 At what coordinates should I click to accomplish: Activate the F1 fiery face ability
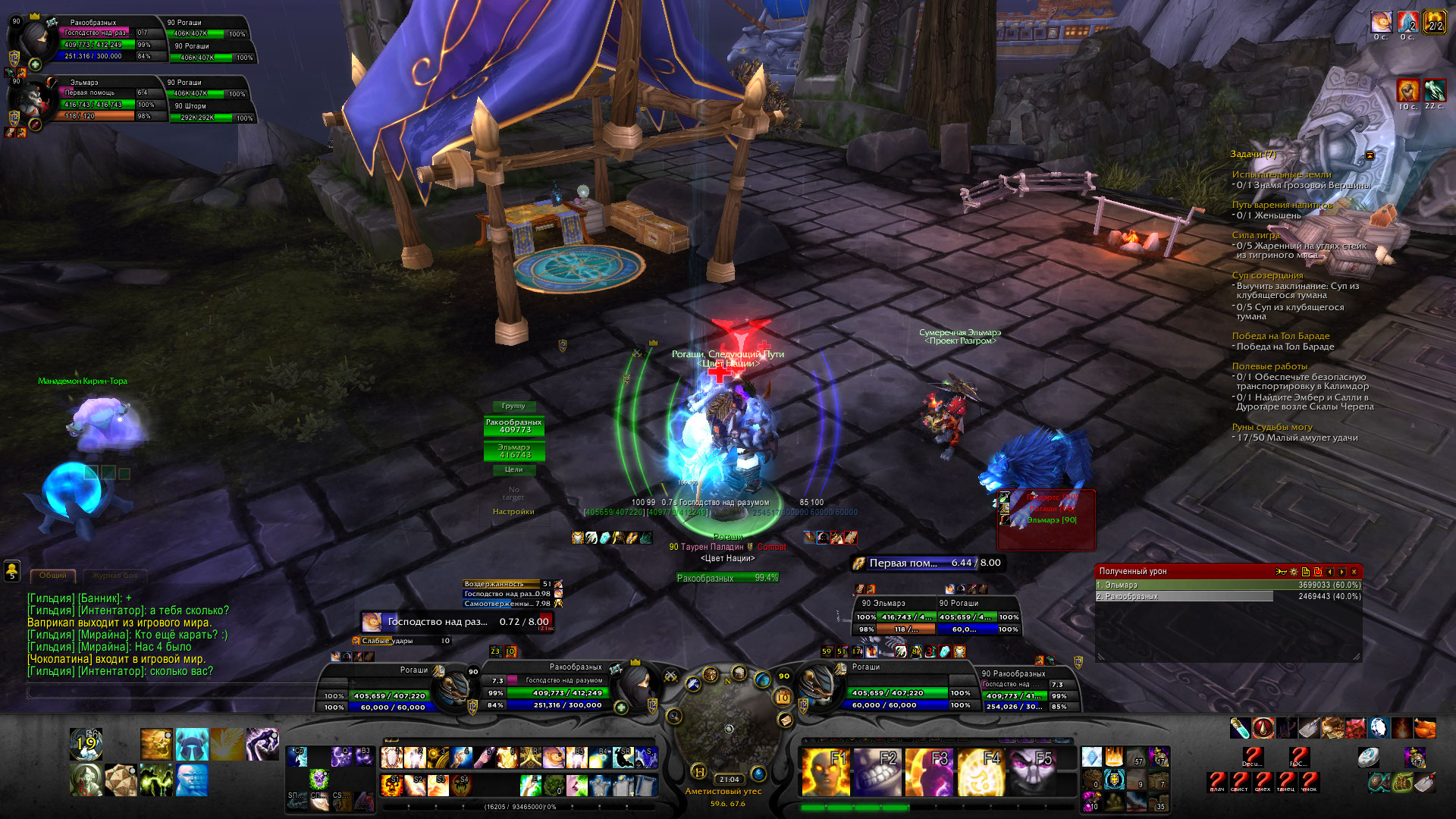click(826, 771)
